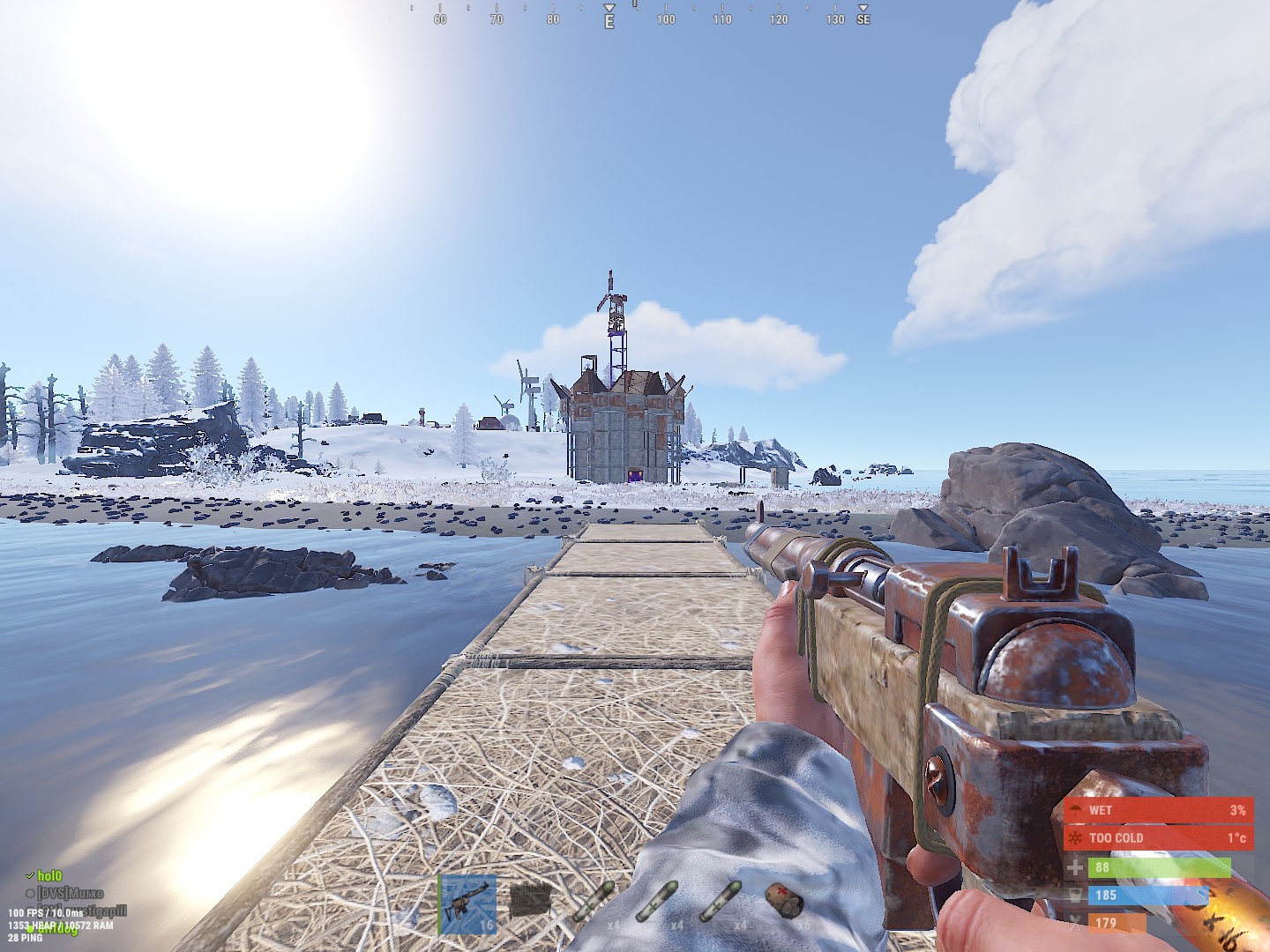Select the first medical syringe in the hotbar
The width and height of the screenshot is (1270, 952).
point(593,902)
